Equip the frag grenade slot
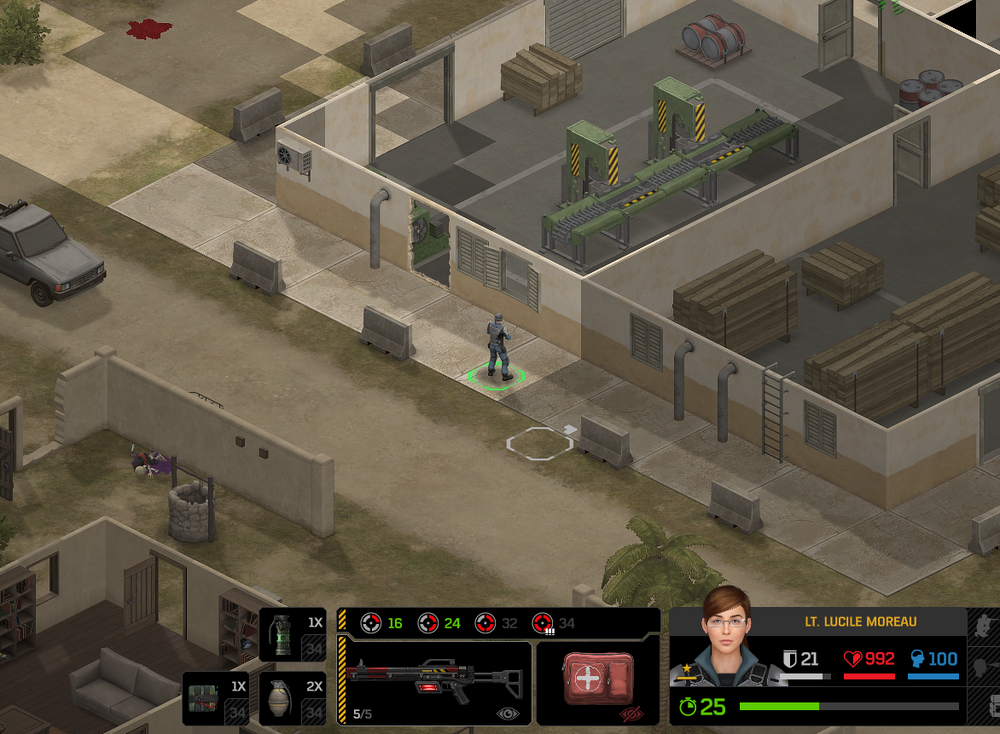The width and height of the screenshot is (1000, 734). point(291,697)
